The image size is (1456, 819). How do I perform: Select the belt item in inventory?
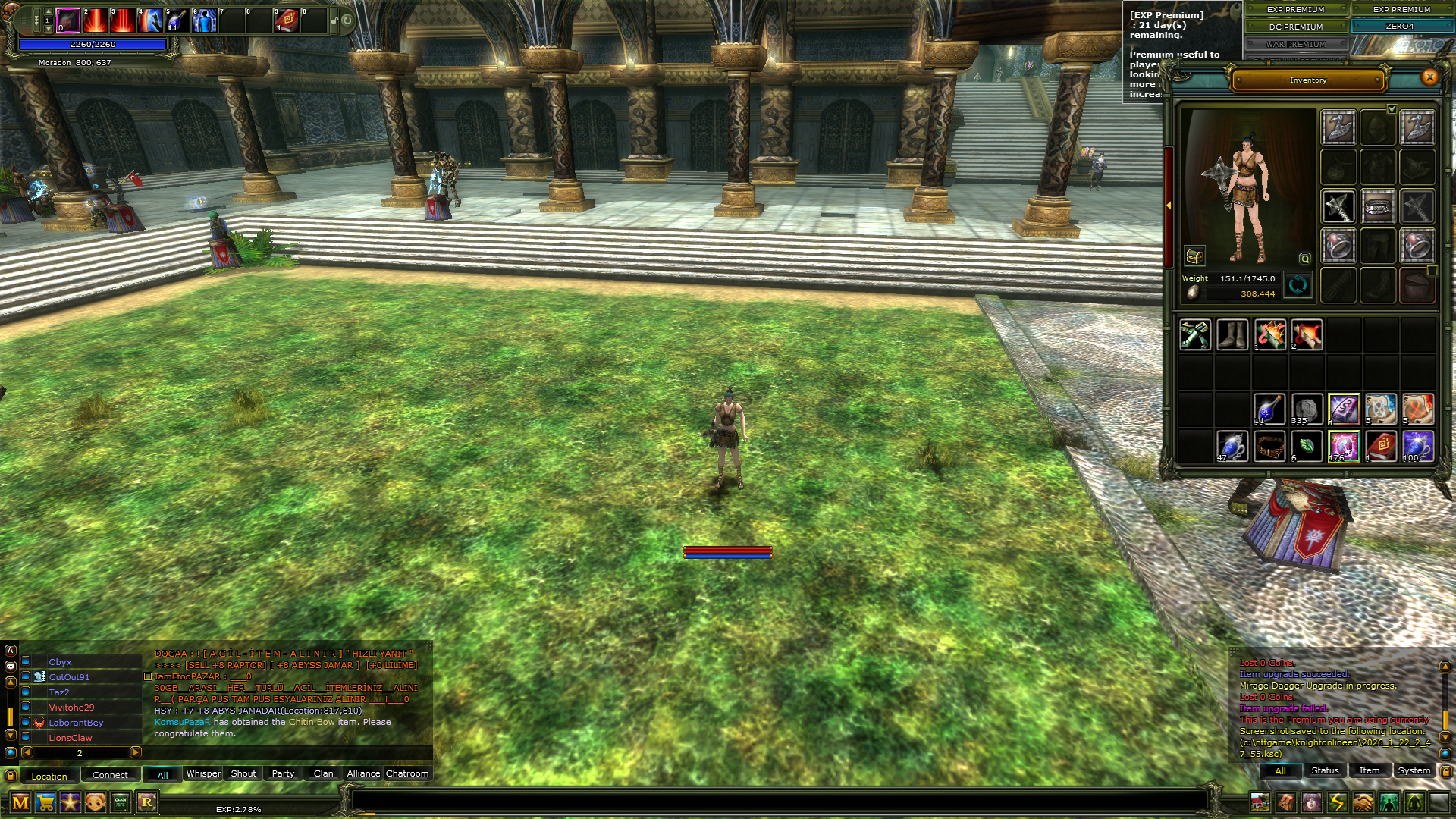[1269, 446]
